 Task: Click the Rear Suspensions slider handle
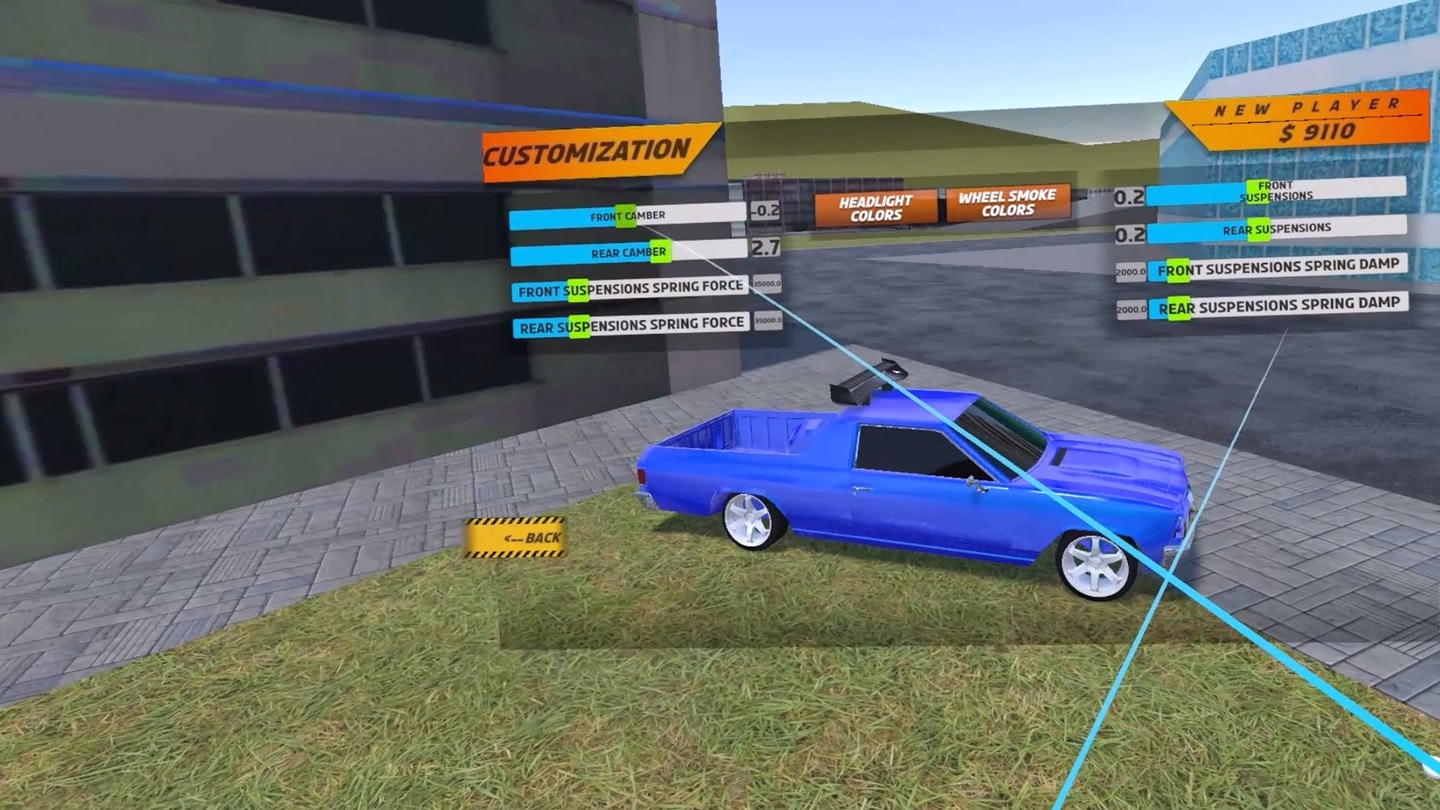1259,229
